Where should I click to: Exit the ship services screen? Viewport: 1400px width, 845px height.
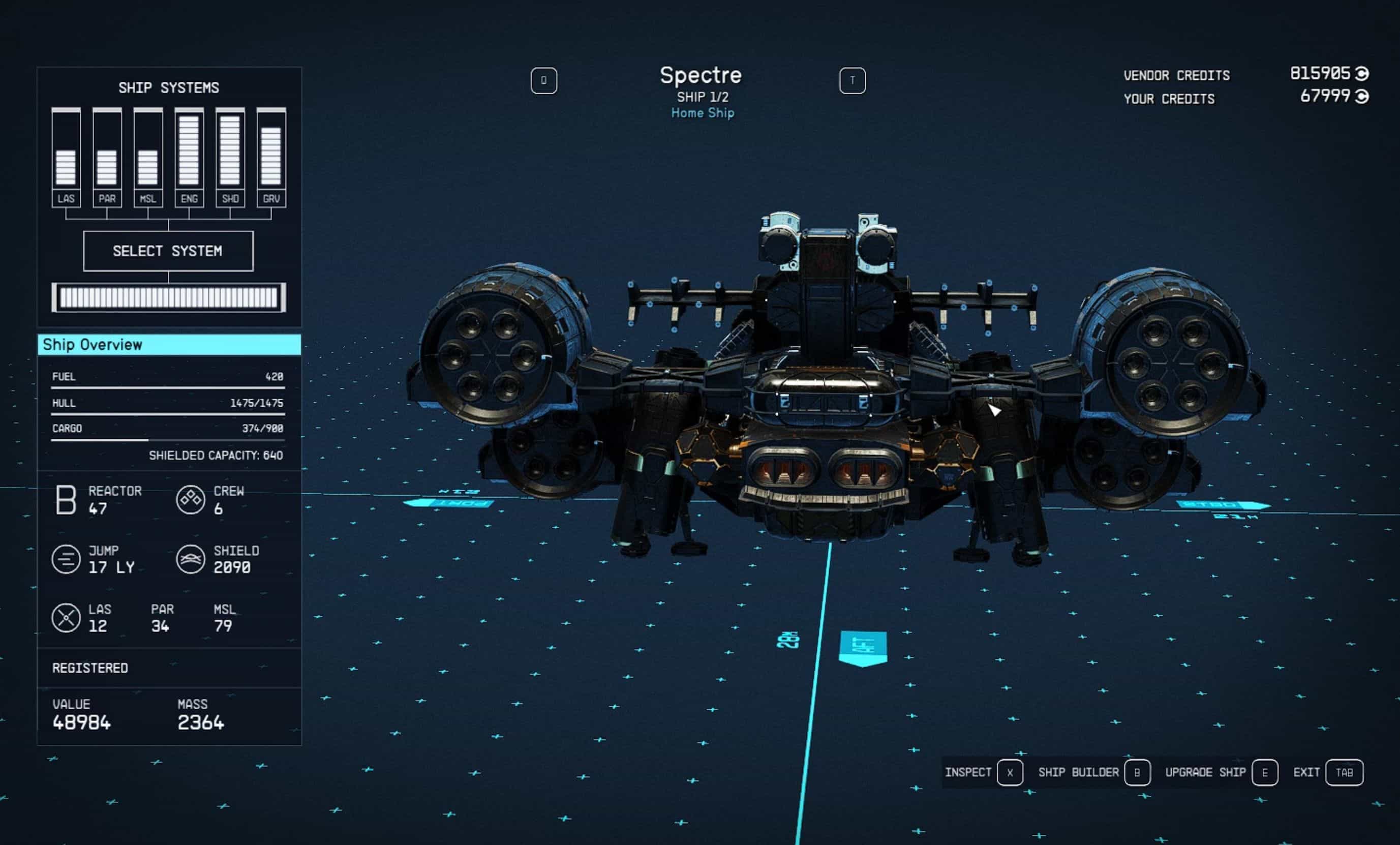click(x=1327, y=772)
